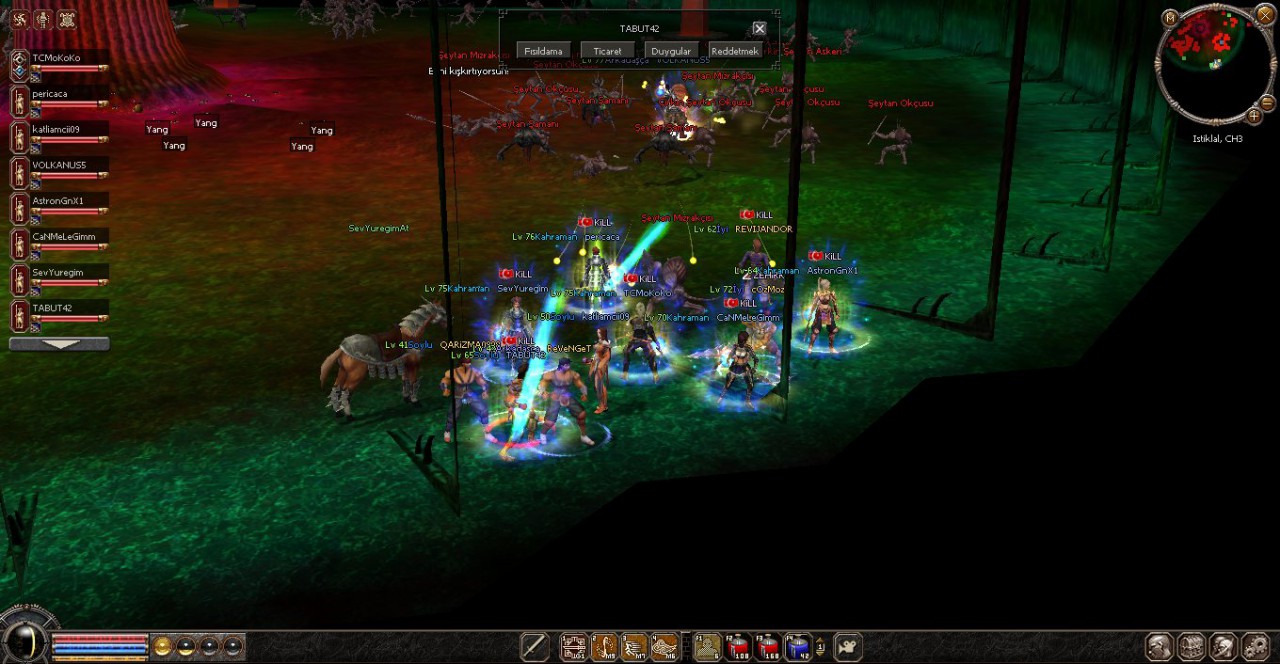Close the minimap with its X button
1280x664 pixels.
1264,16
